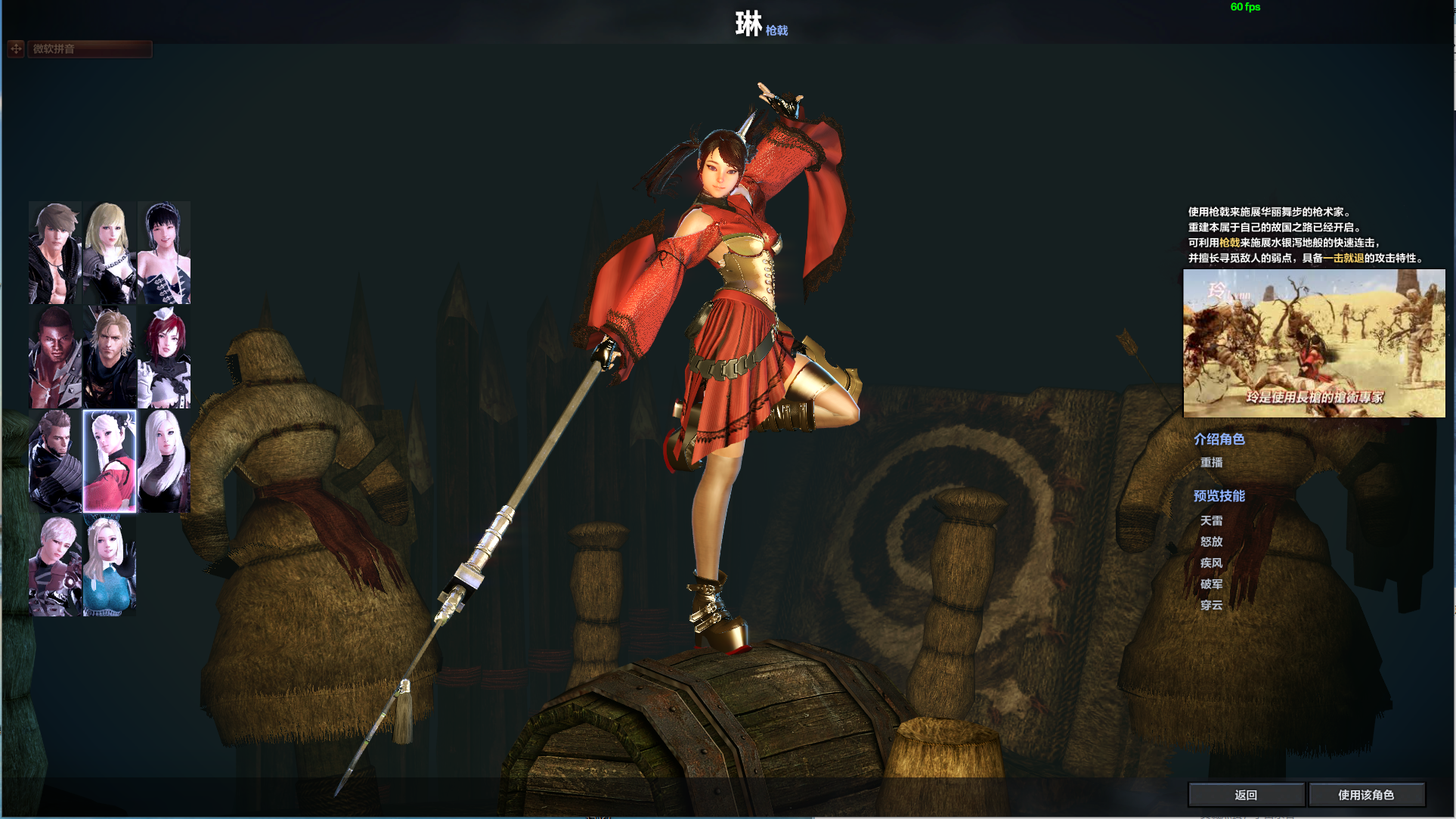The image size is (1456, 819).
Task: Select the dark-skinned giant male portrait
Action: click(55, 358)
